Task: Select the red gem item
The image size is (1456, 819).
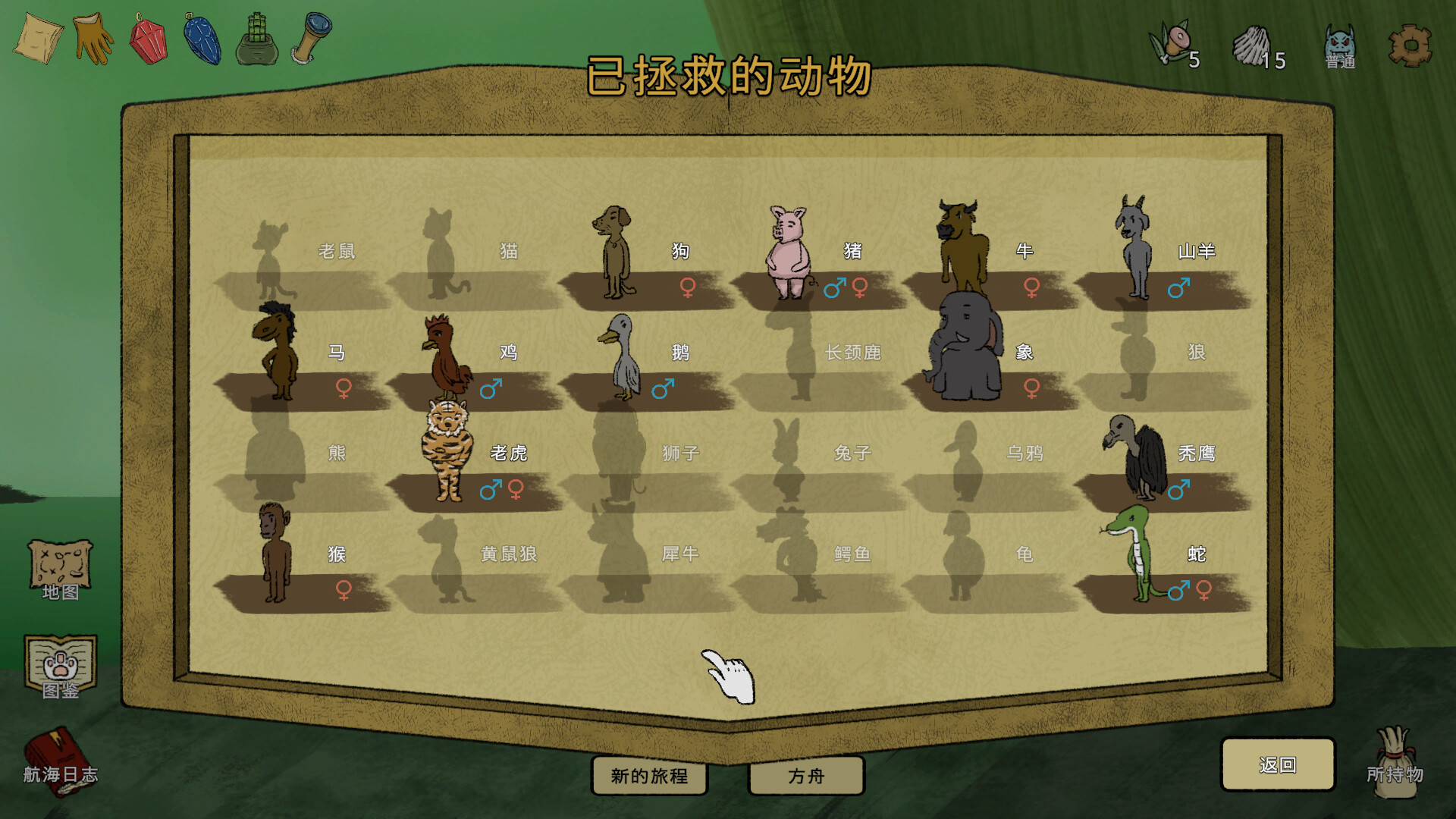Action: (x=149, y=38)
